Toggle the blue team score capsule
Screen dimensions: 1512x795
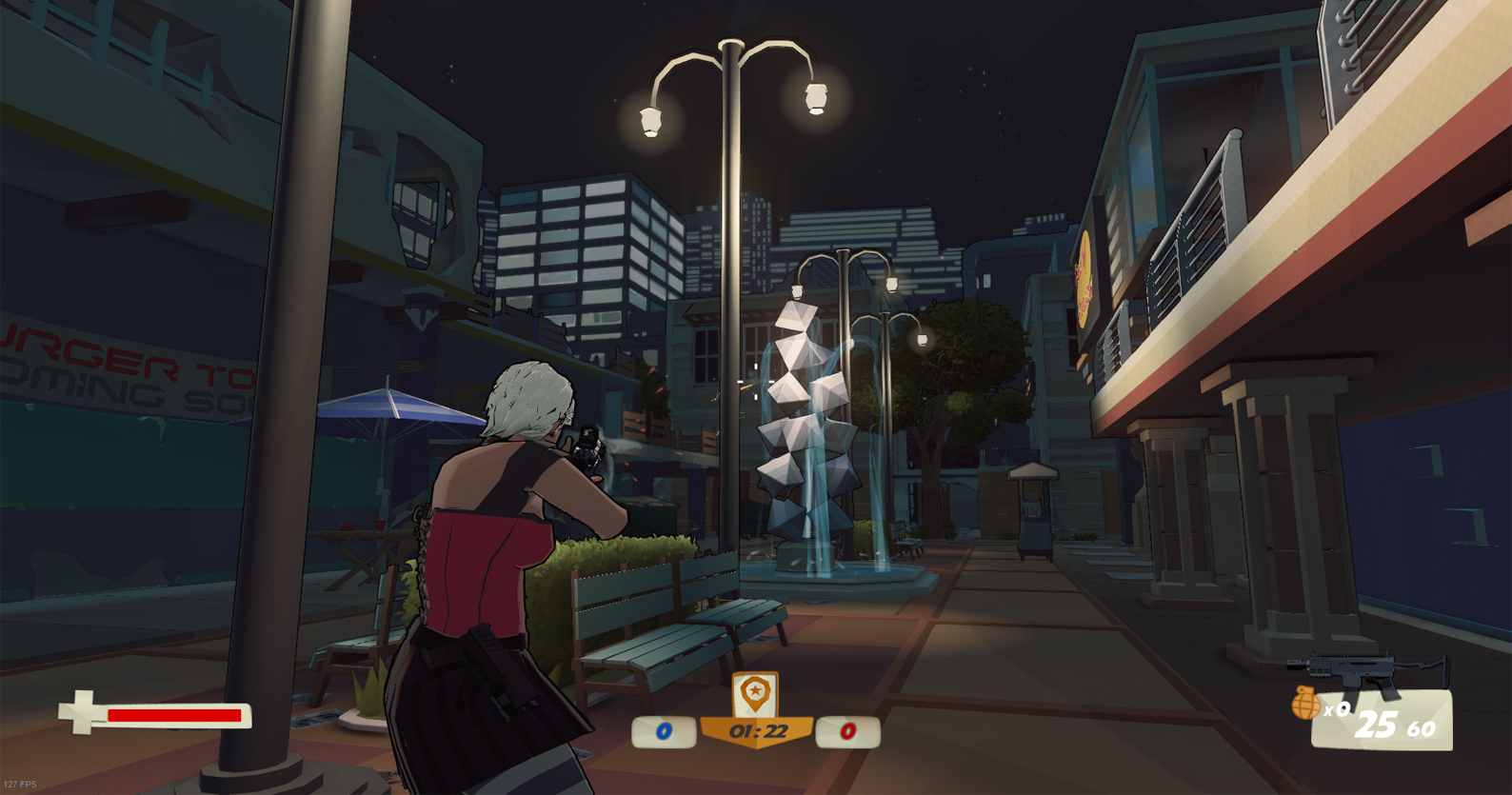pyautogui.click(x=663, y=730)
